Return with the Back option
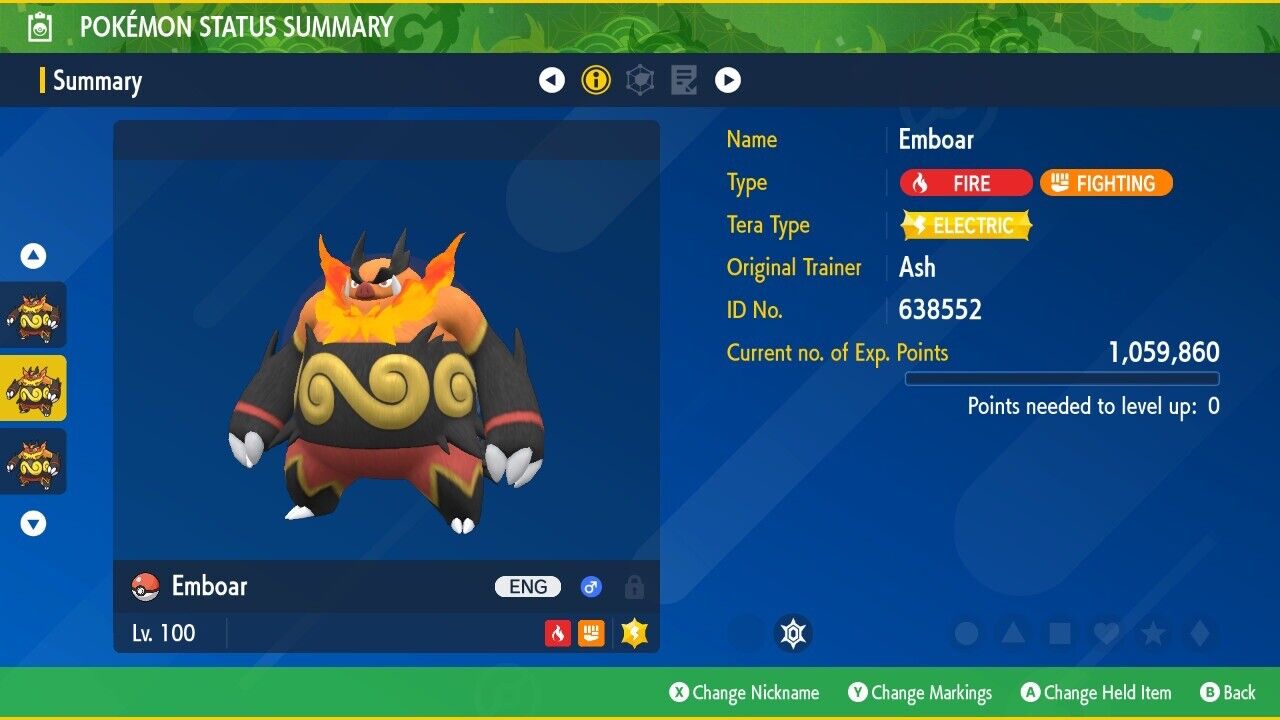Image resolution: width=1280 pixels, height=720 pixels. point(1228,693)
